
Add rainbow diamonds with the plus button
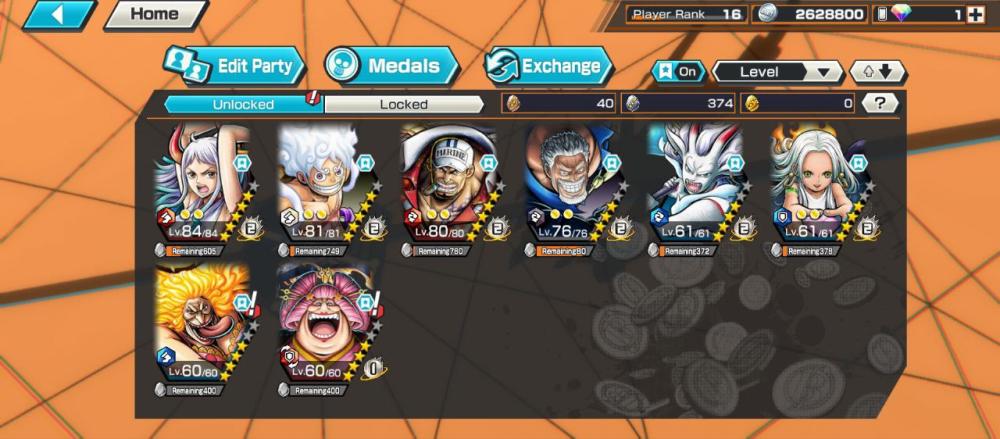click(975, 15)
